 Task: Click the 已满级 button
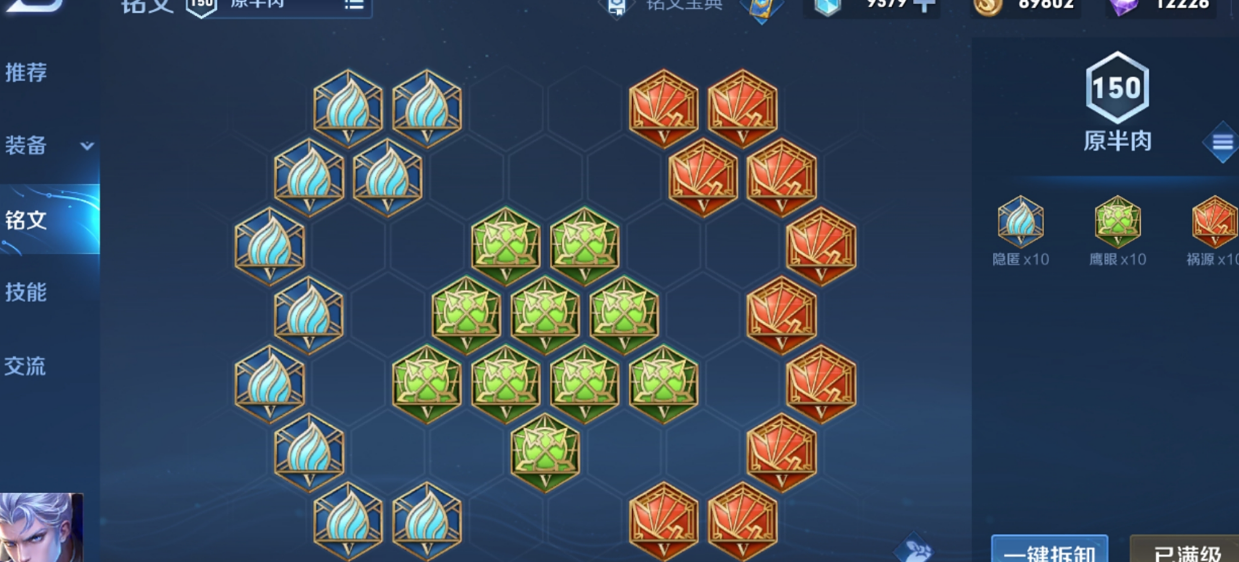1186,551
